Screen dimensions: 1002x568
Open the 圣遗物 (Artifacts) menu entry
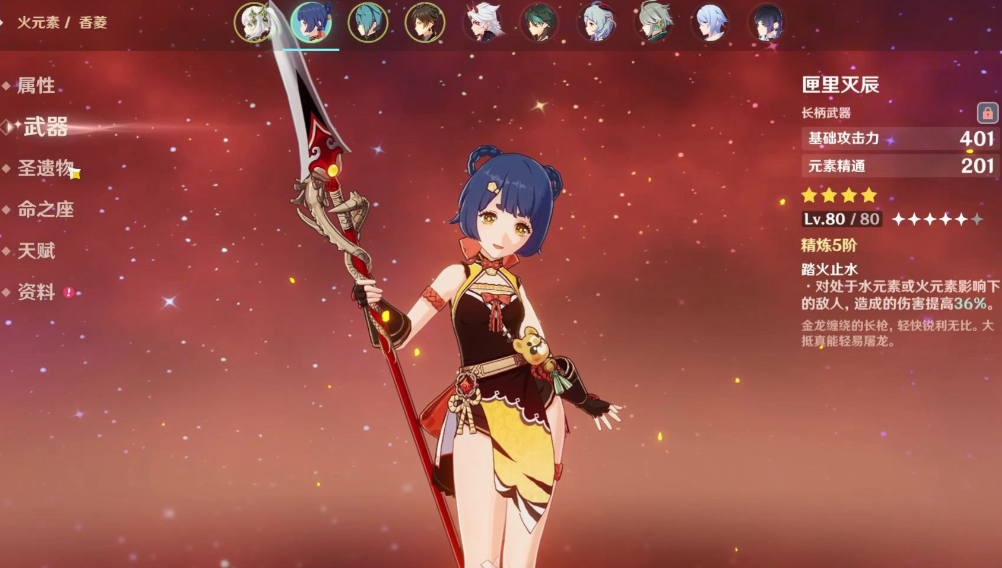pyautogui.click(x=46, y=169)
